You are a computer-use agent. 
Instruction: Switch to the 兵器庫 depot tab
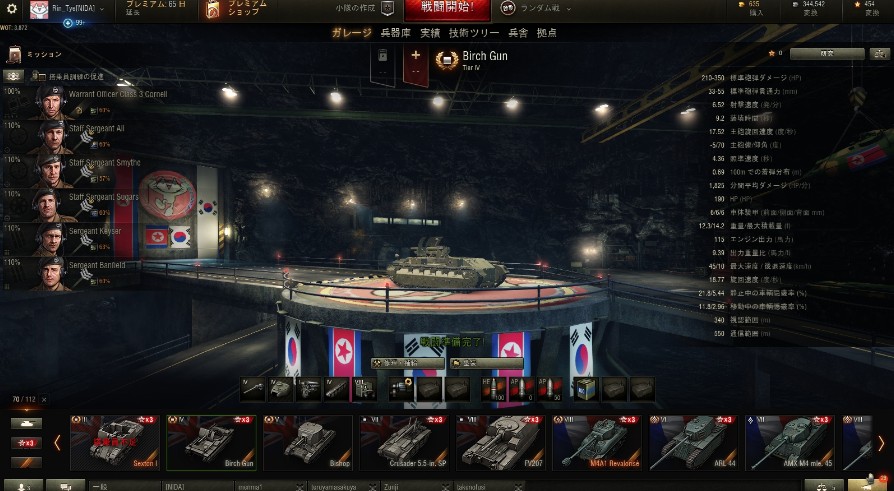click(x=396, y=33)
